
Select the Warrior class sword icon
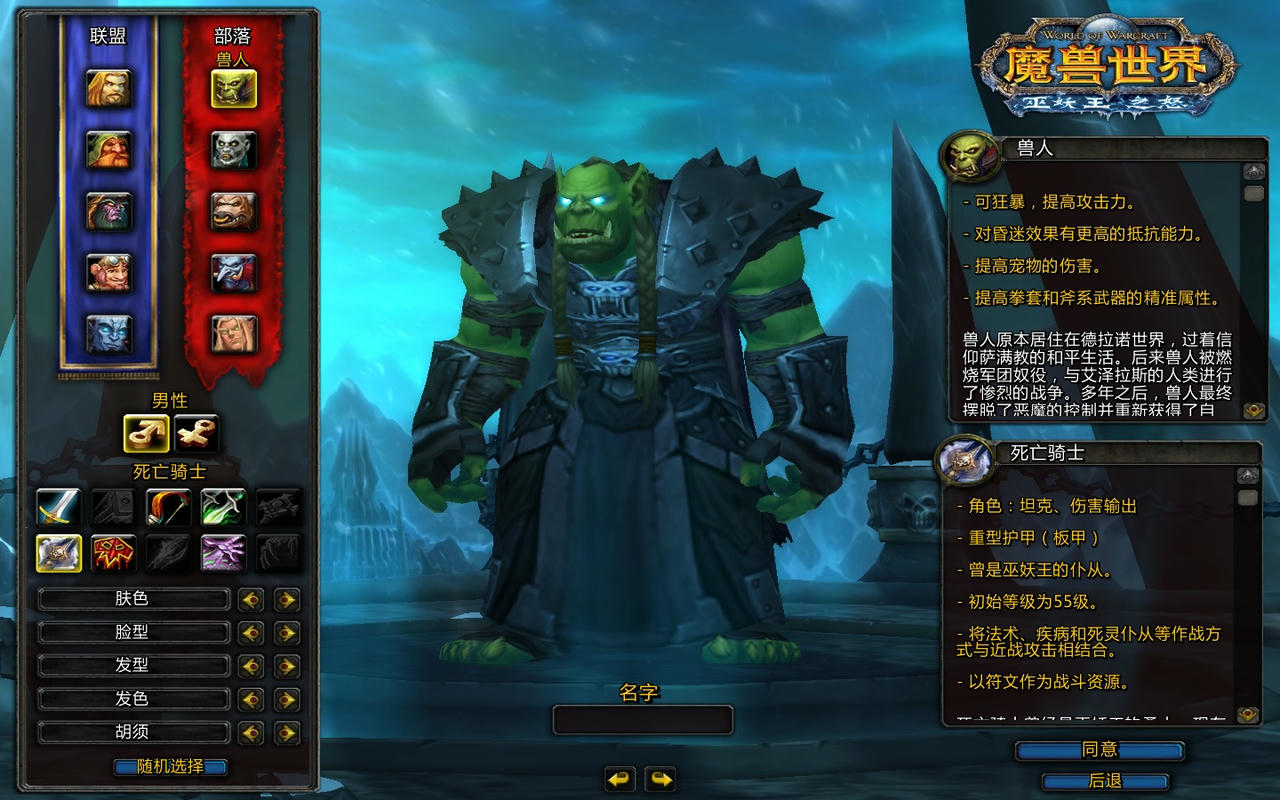click(x=59, y=508)
